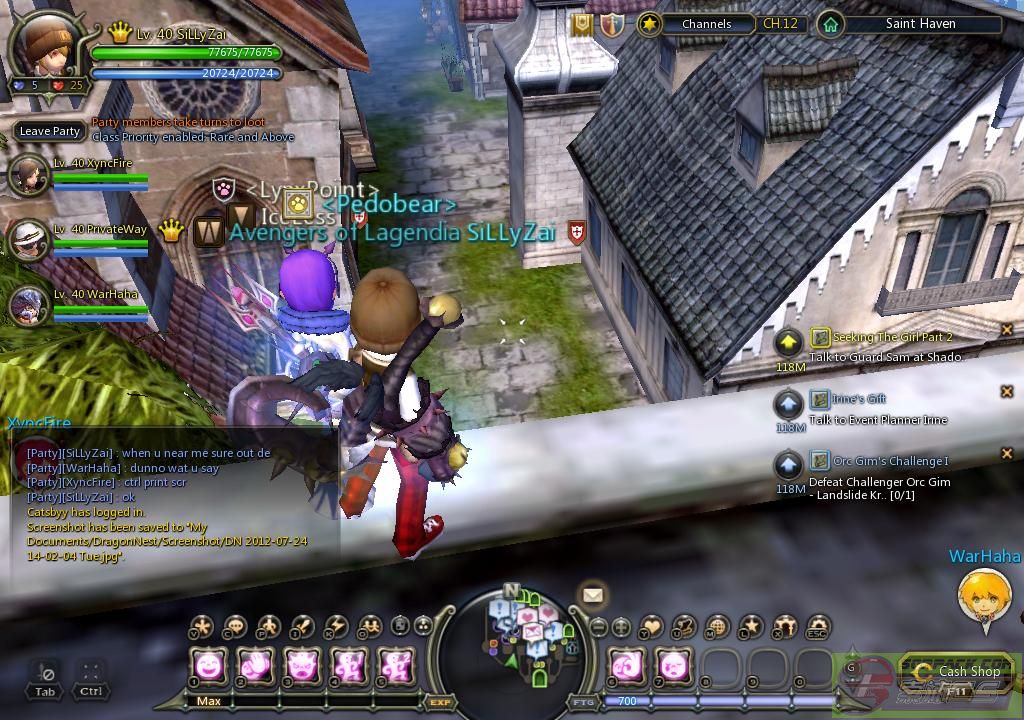Click the chat log window
The height and width of the screenshot is (720, 1024).
(170, 500)
